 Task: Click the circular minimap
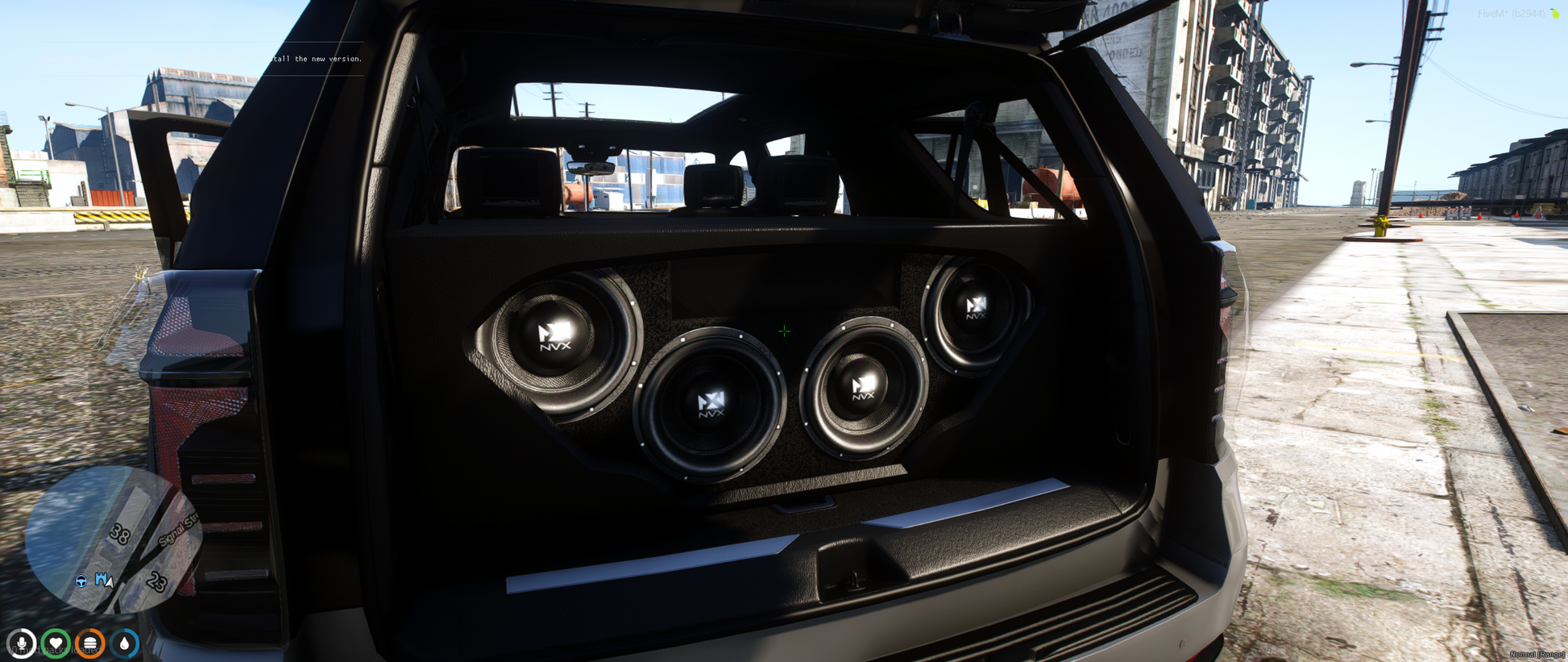(x=111, y=539)
